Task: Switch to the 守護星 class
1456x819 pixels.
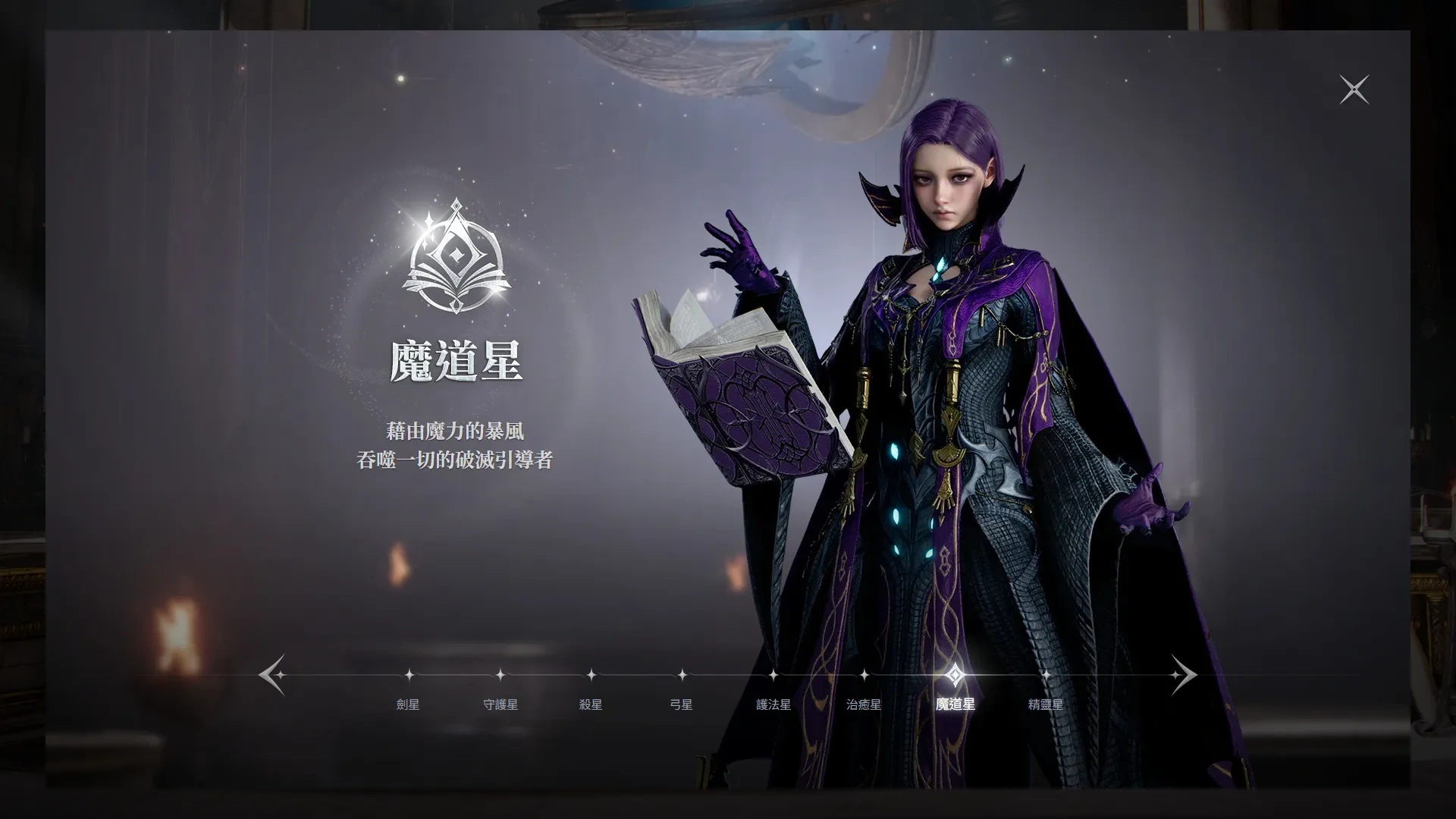Action: click(x=500, y=704)
